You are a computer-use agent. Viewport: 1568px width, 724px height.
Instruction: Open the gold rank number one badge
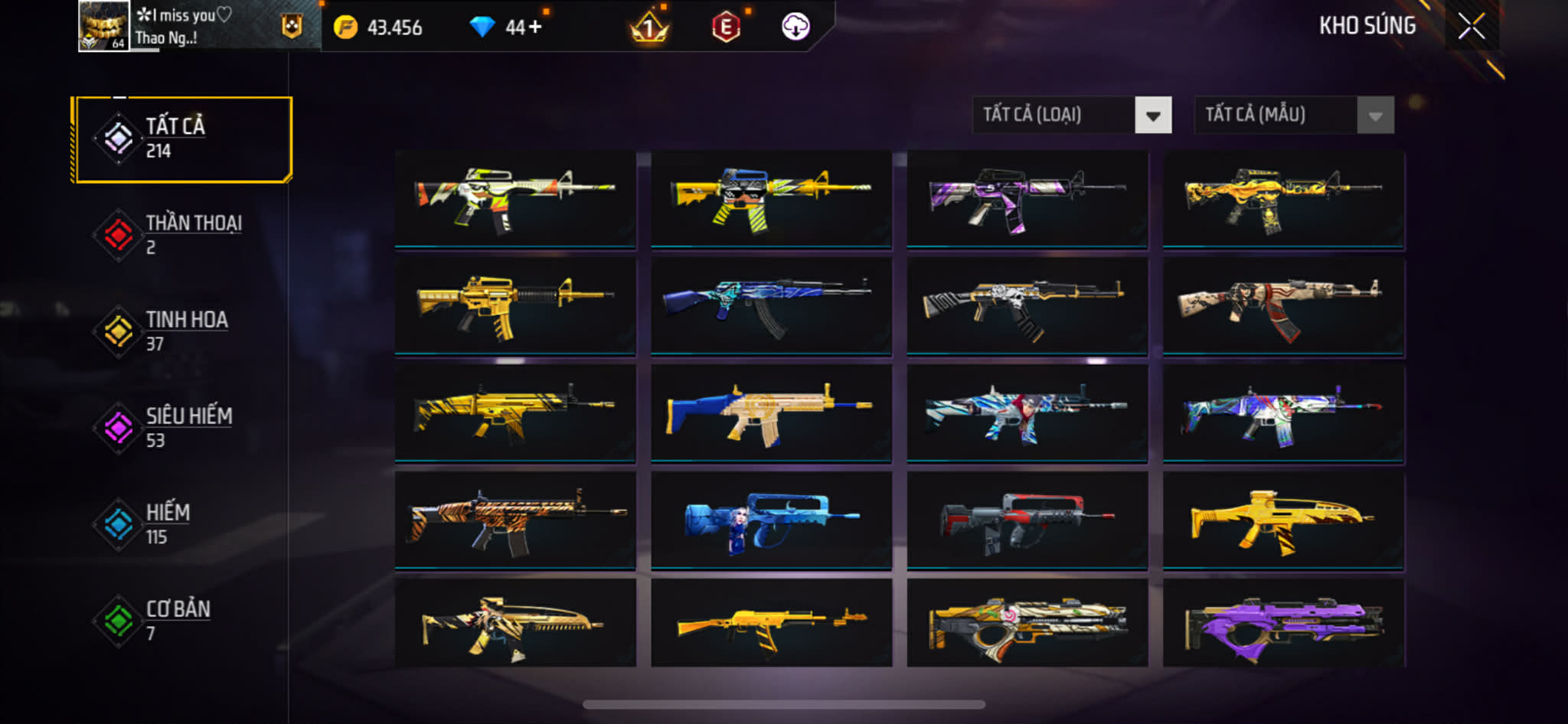[x=649, y=28]
